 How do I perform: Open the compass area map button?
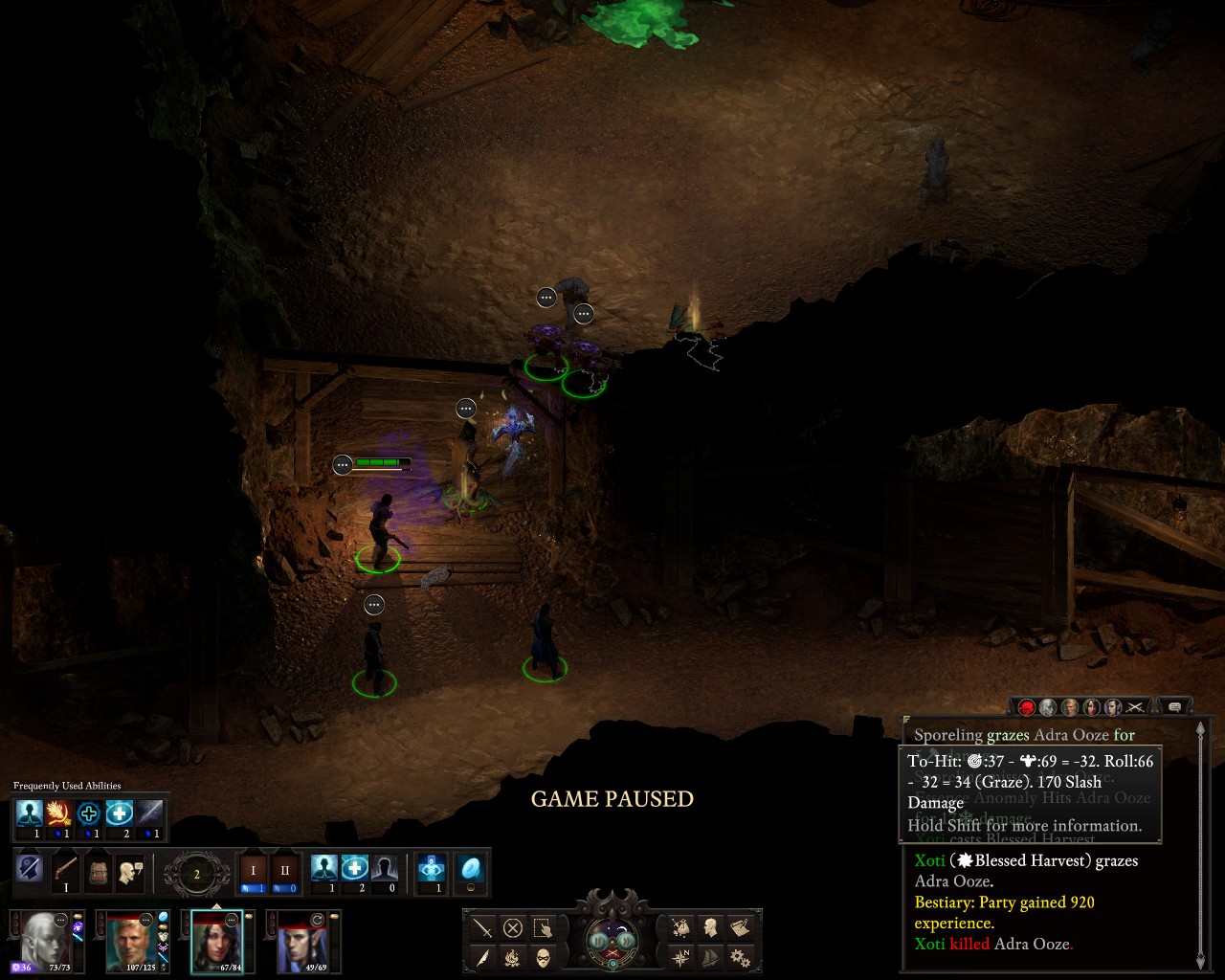(680, 957)
